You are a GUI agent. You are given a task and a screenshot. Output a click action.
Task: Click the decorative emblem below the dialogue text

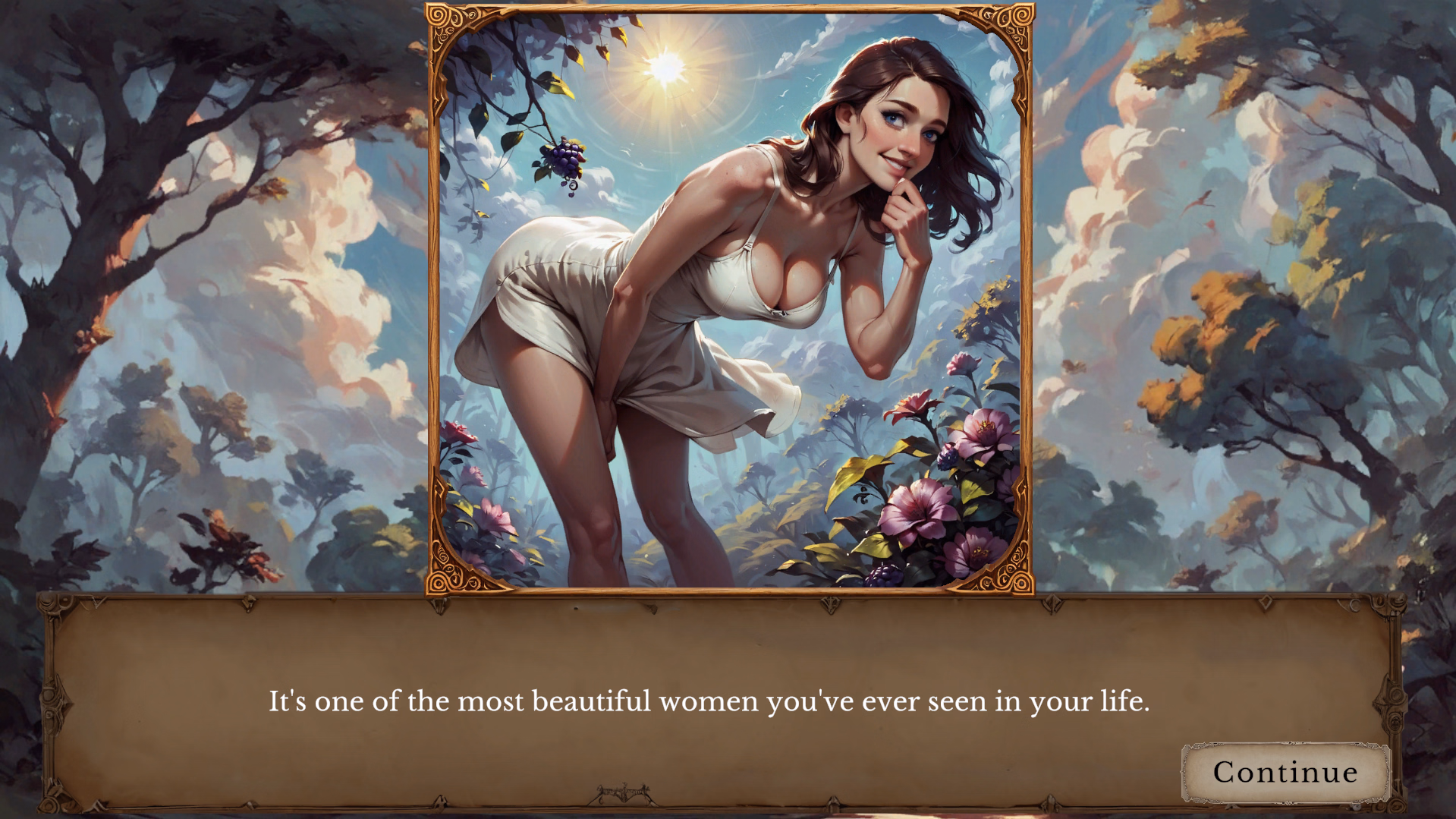point(624,791)
